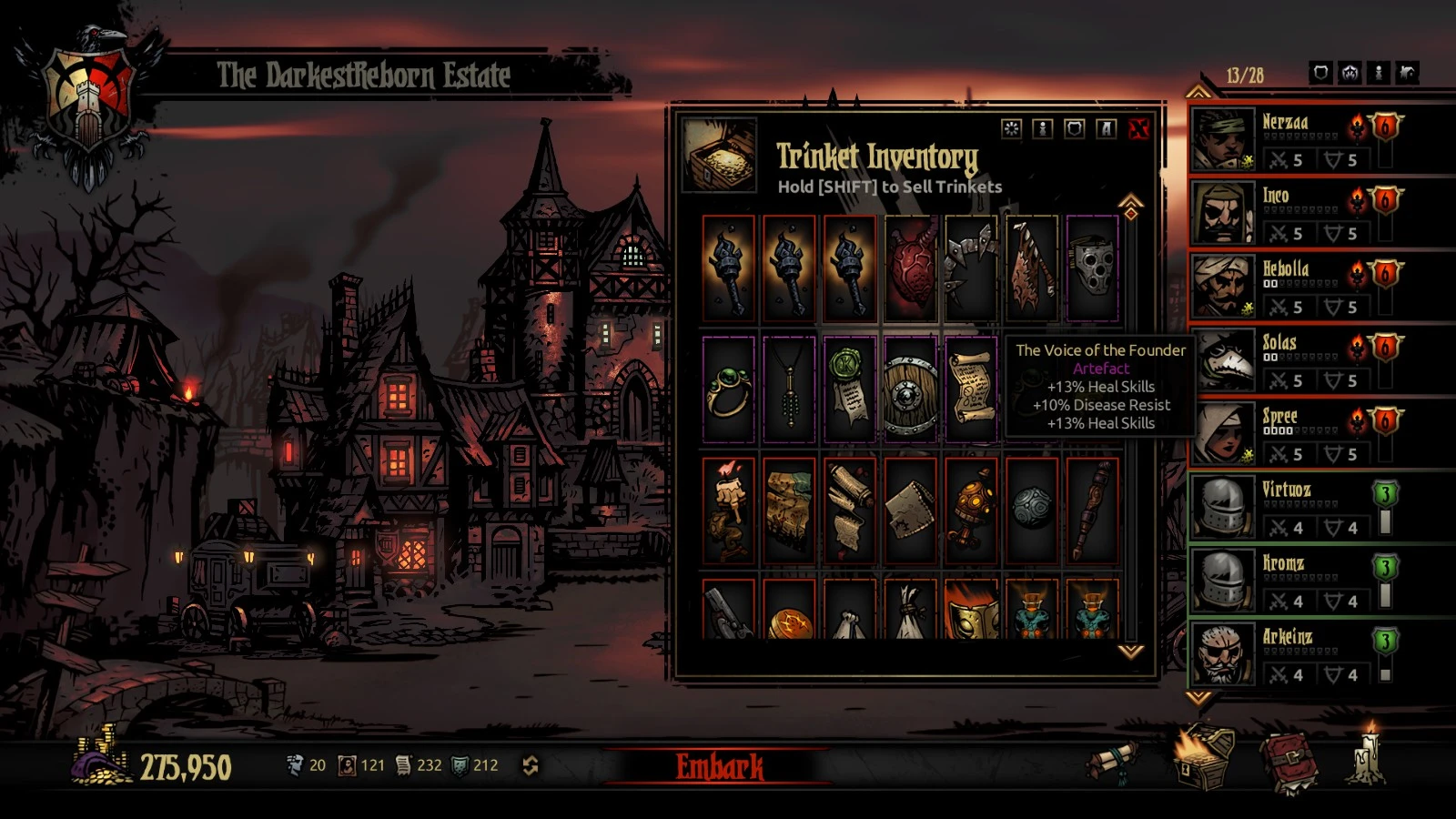Choose the skull mask trinket
This screenshot has height=819, width=1456.
1092,268
